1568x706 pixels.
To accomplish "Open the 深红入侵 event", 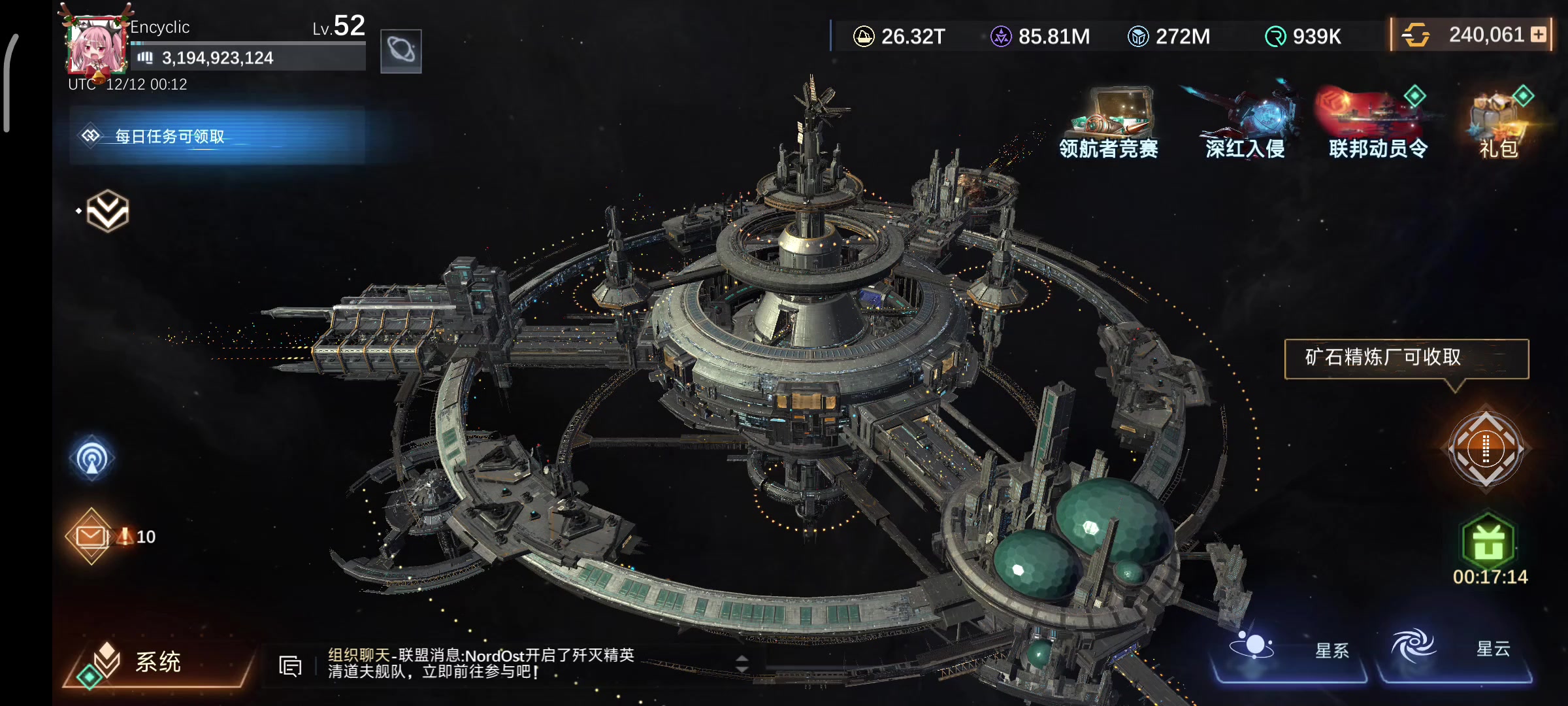I will click(1245, 124).
